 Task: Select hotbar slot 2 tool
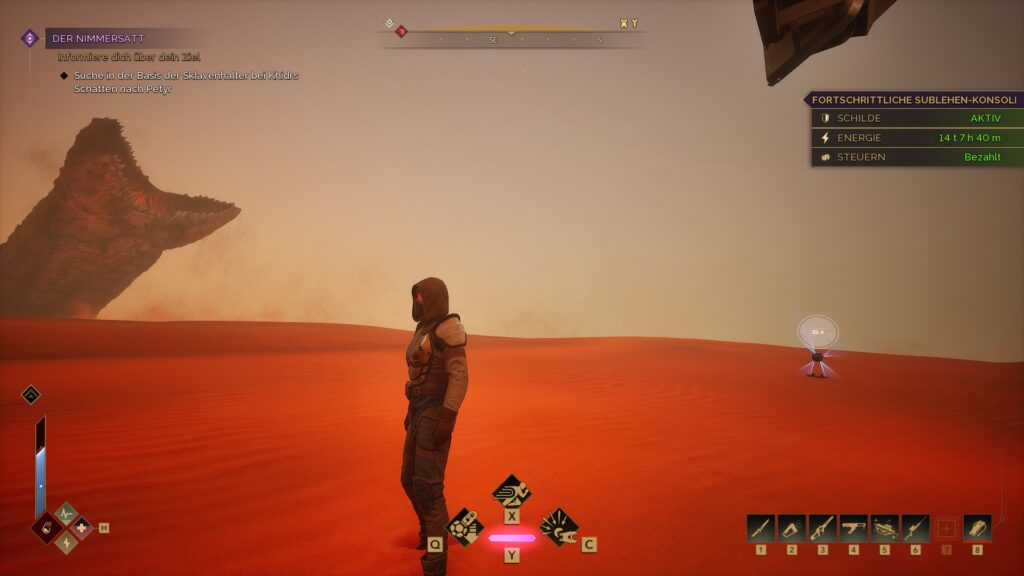click(792, 528)
